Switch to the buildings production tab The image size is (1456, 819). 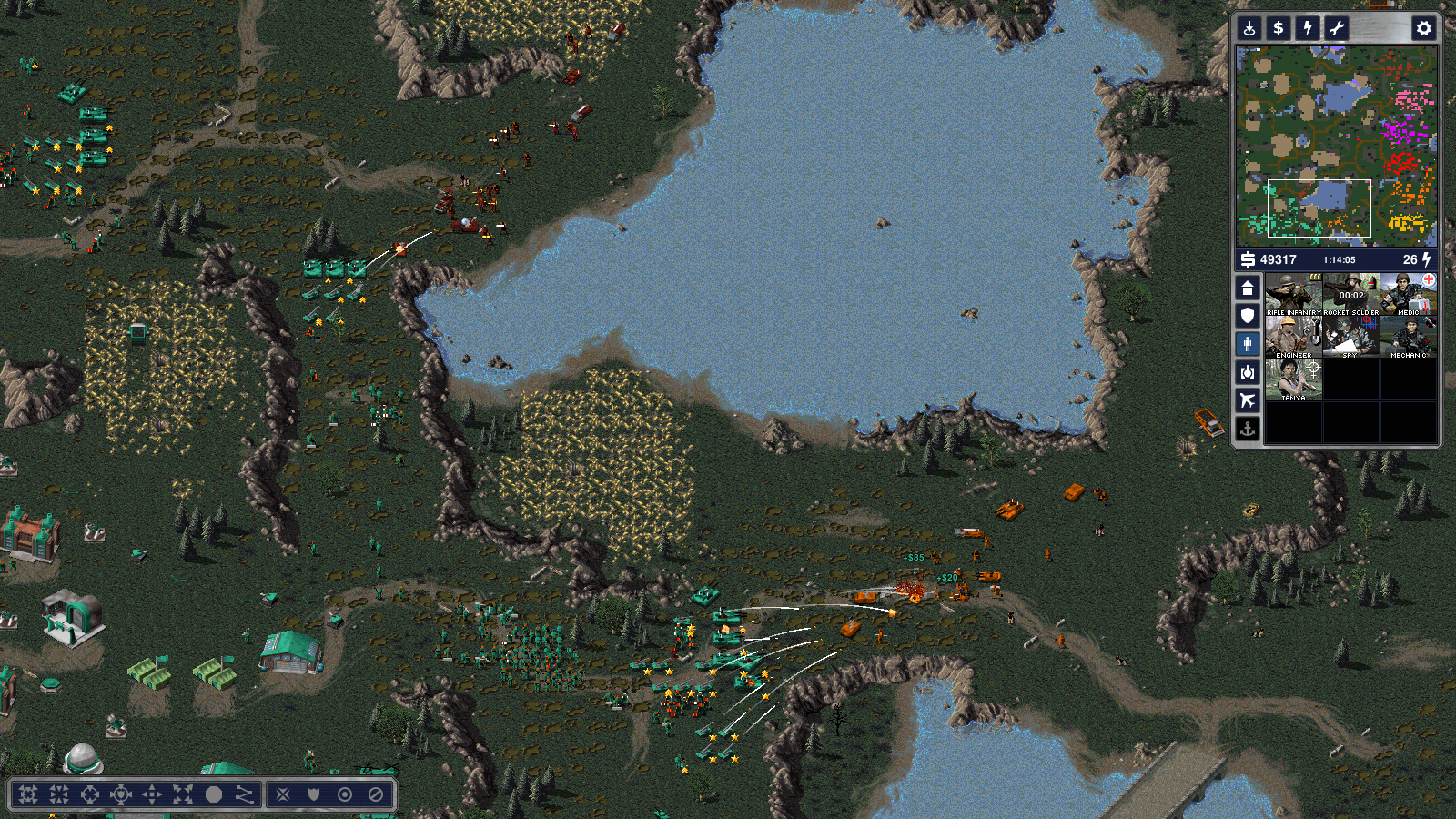coord(1248,288)
